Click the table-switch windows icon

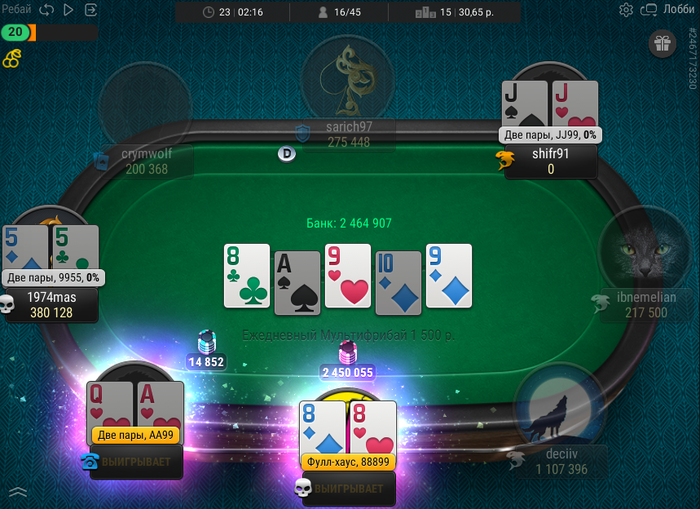pyautogui.click(x=648, y=10)
